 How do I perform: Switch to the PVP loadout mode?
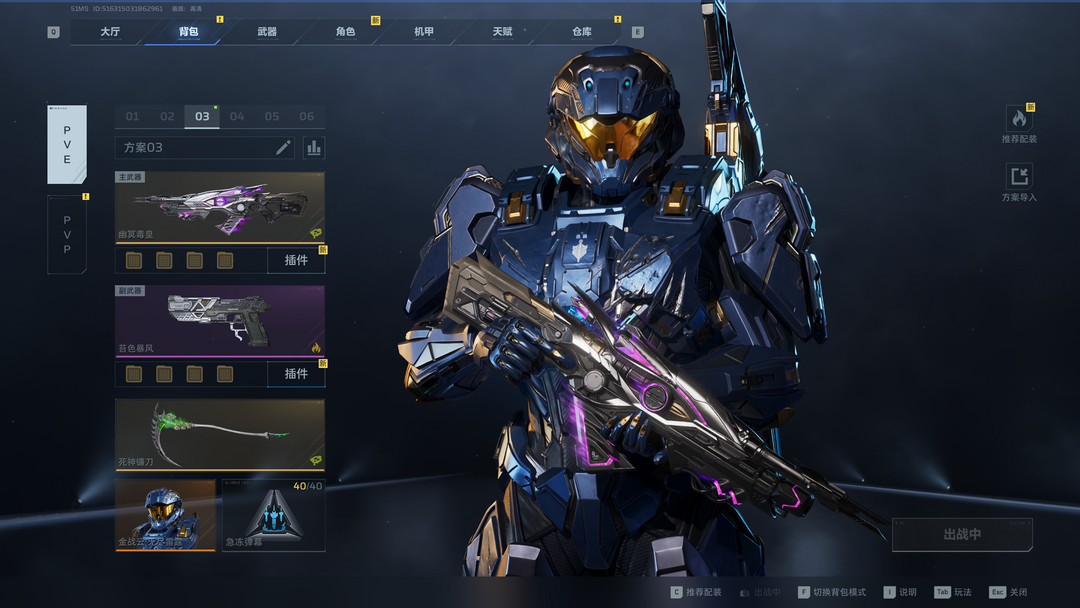coord(67,235)
